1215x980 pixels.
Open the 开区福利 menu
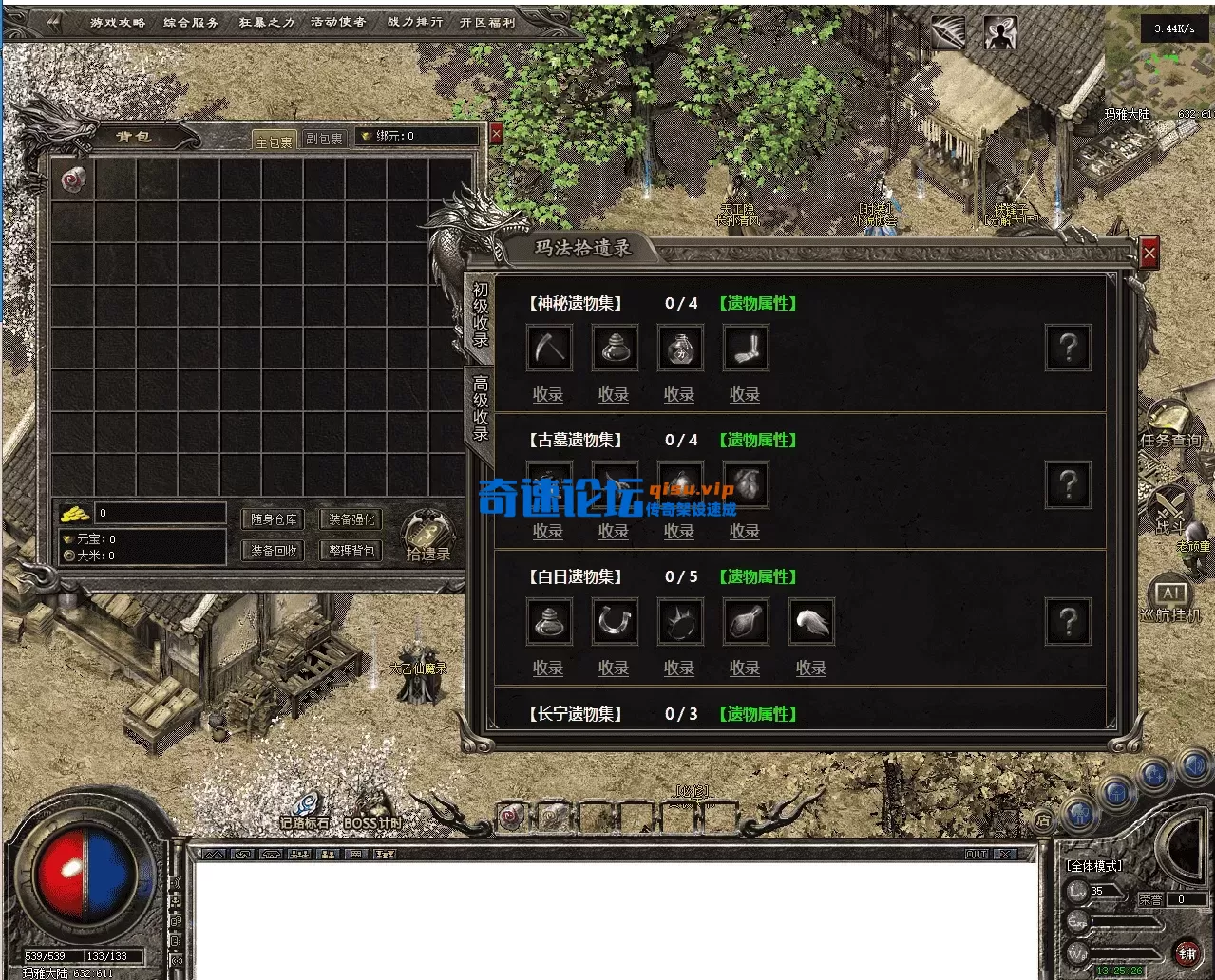click(x=487, y=22)
